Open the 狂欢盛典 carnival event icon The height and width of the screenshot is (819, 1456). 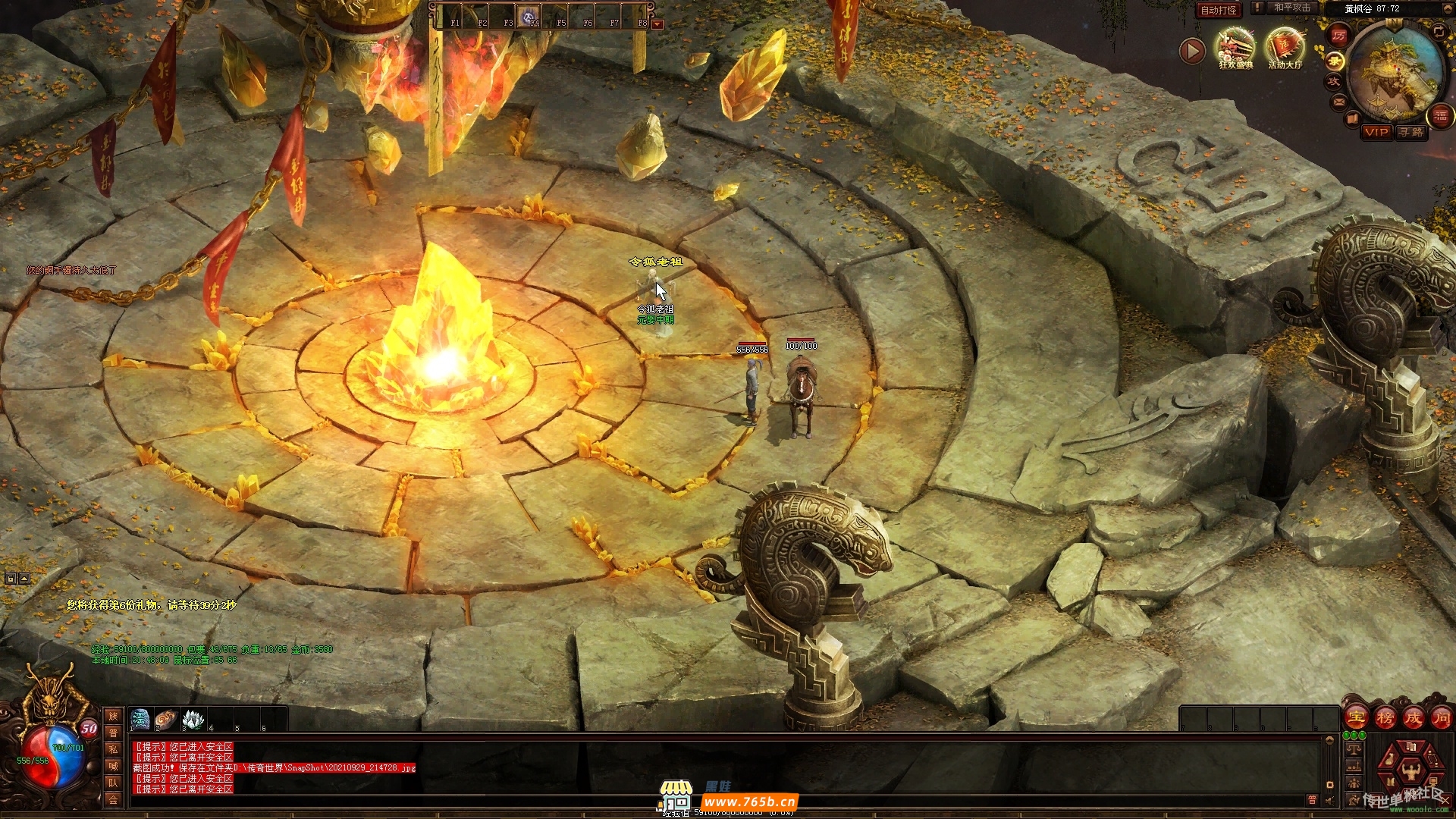click(1235, 48)
